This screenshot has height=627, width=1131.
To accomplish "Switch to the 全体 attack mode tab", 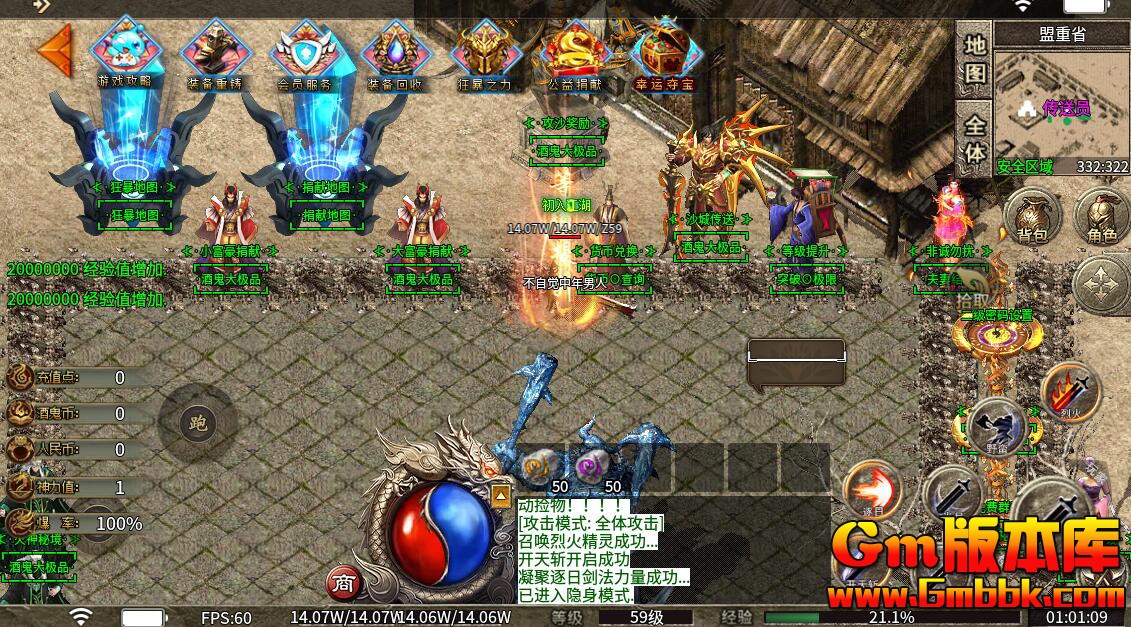I will coord(975,138).
